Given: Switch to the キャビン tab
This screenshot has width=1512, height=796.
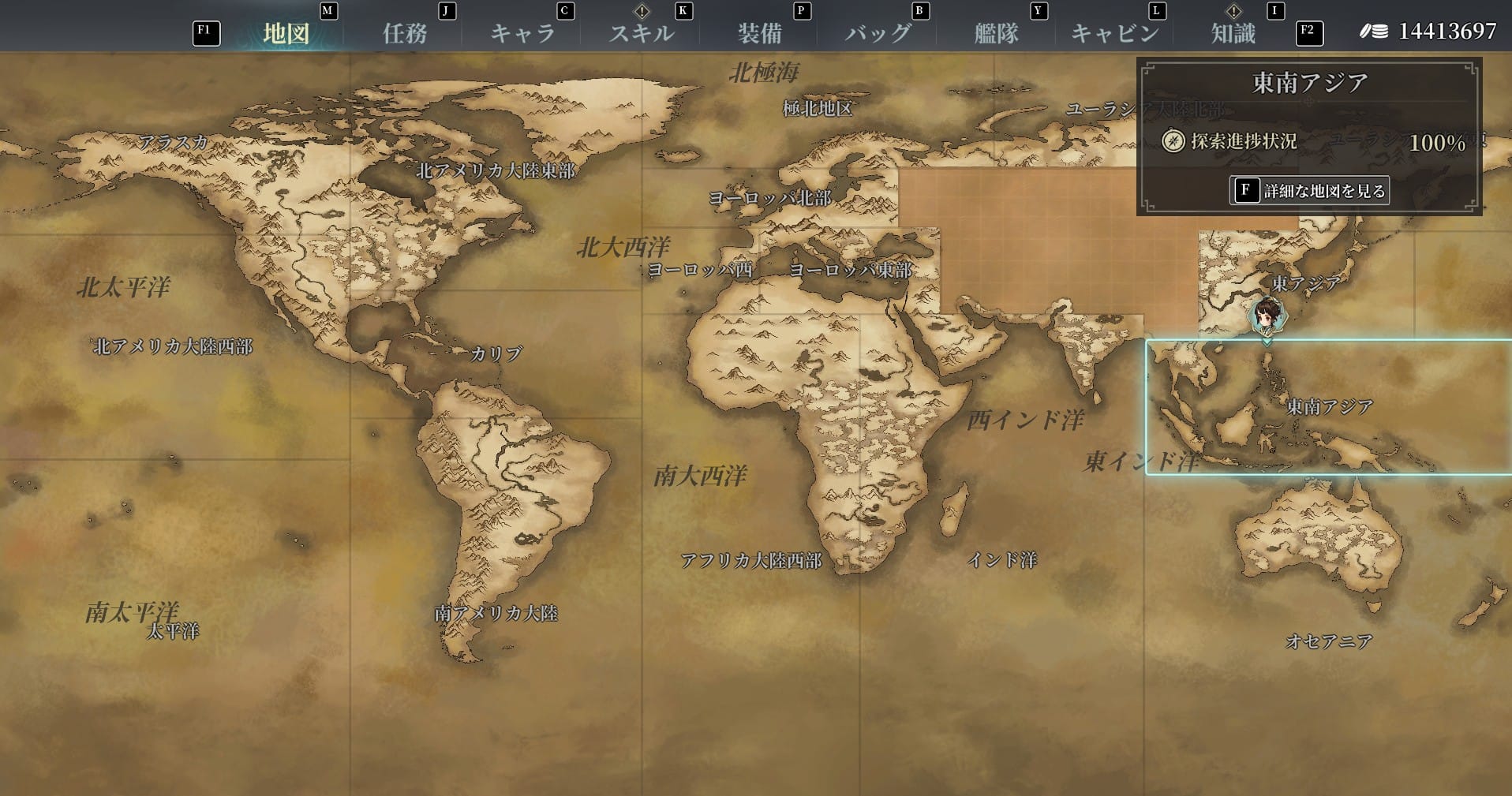Looking at the screenshot, I should click(1114, 33).
